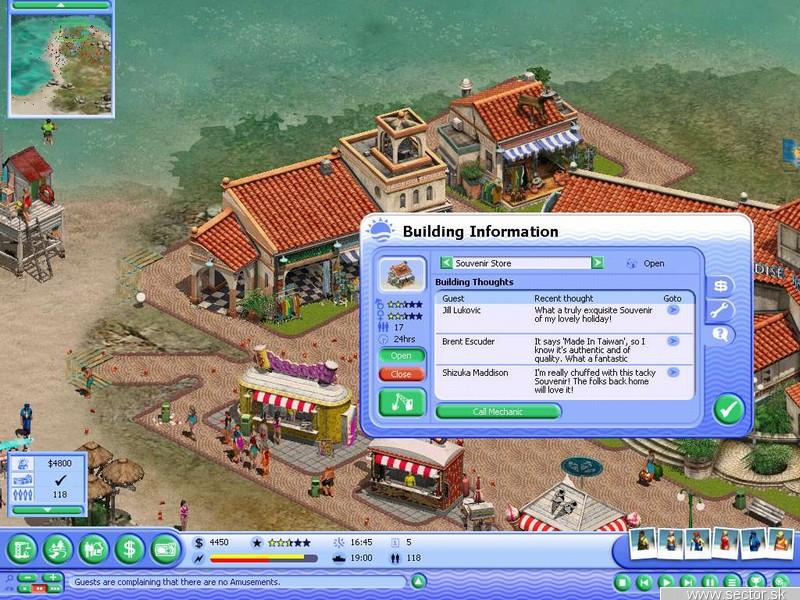The height and width of the screenshot is (600, 800).
Task: Select the first guest photo thumbnail
Action: click(x=642, y=544)
